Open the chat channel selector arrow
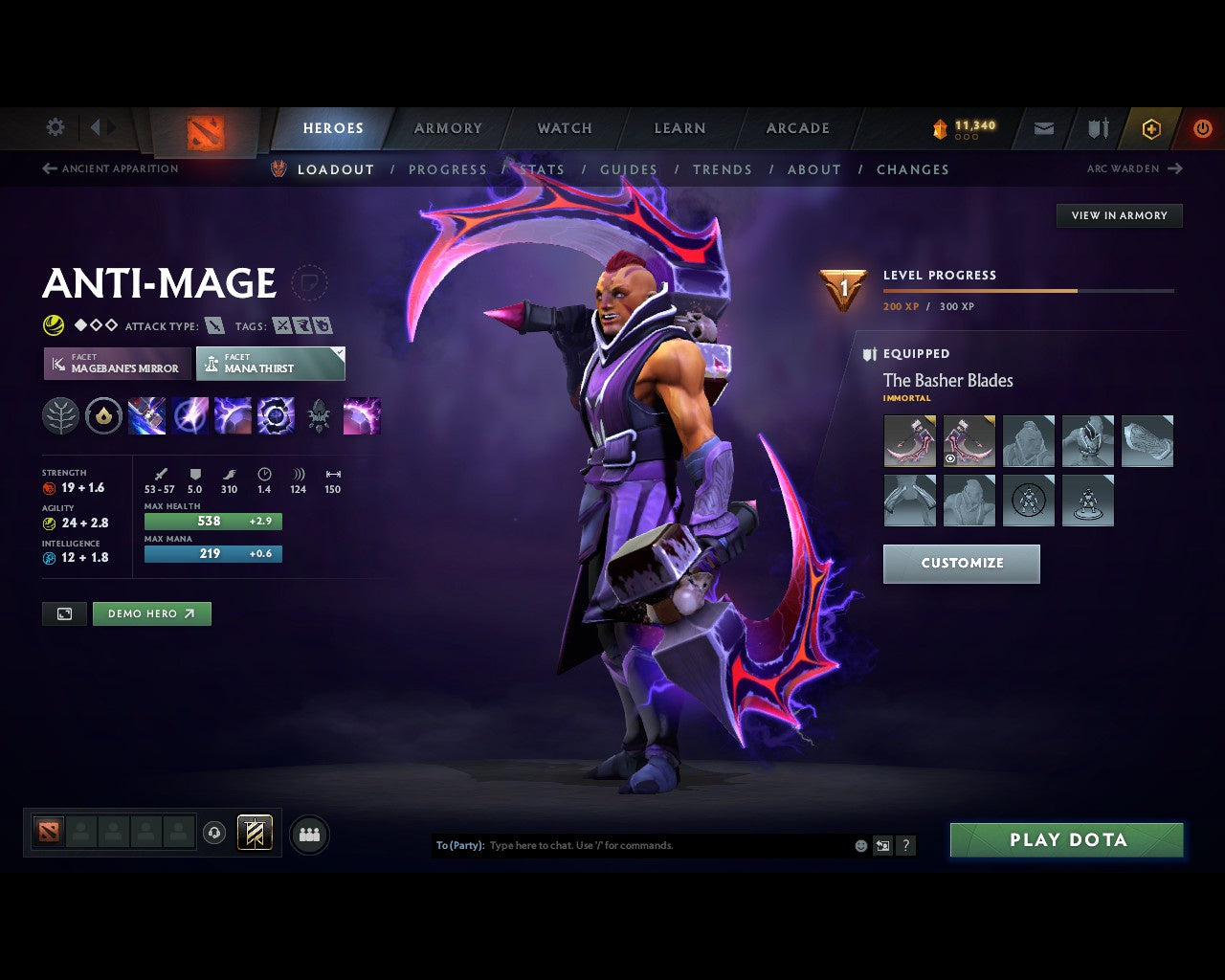Viewport: 1225px width, 980px height. pyautogui.click(x=881, y=845)
